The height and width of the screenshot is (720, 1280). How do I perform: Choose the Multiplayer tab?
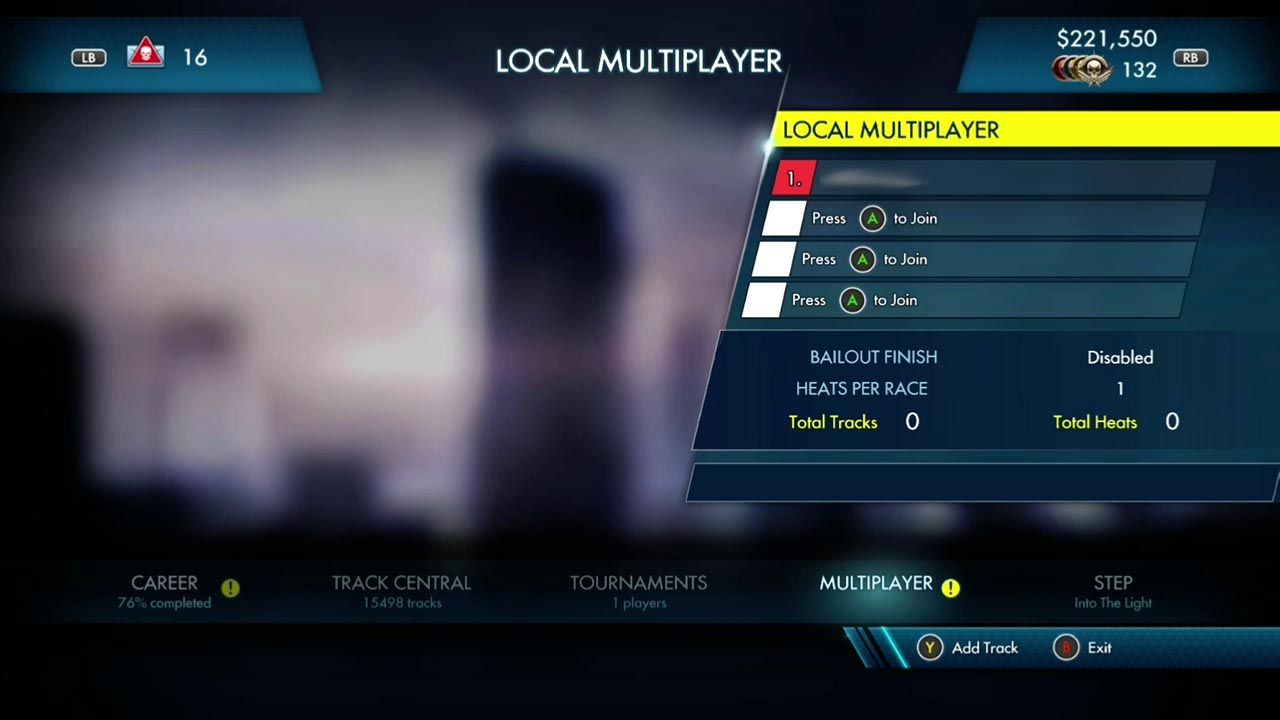coord(876,584)
